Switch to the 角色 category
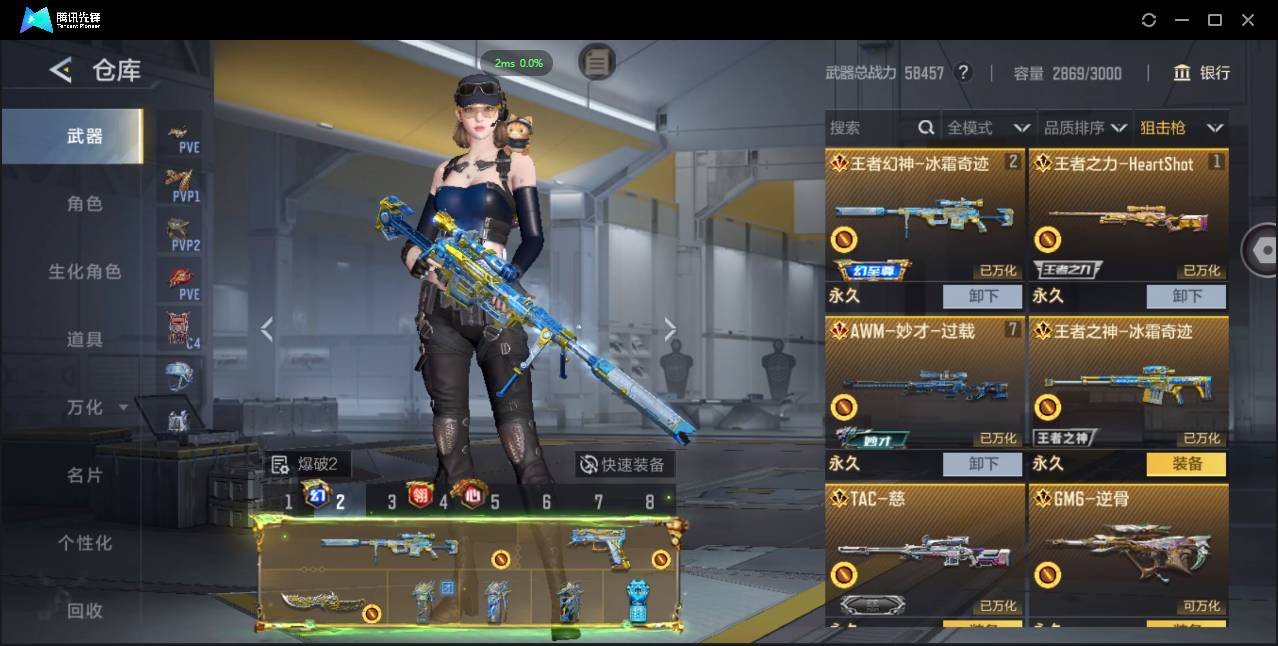 [85, 204]
